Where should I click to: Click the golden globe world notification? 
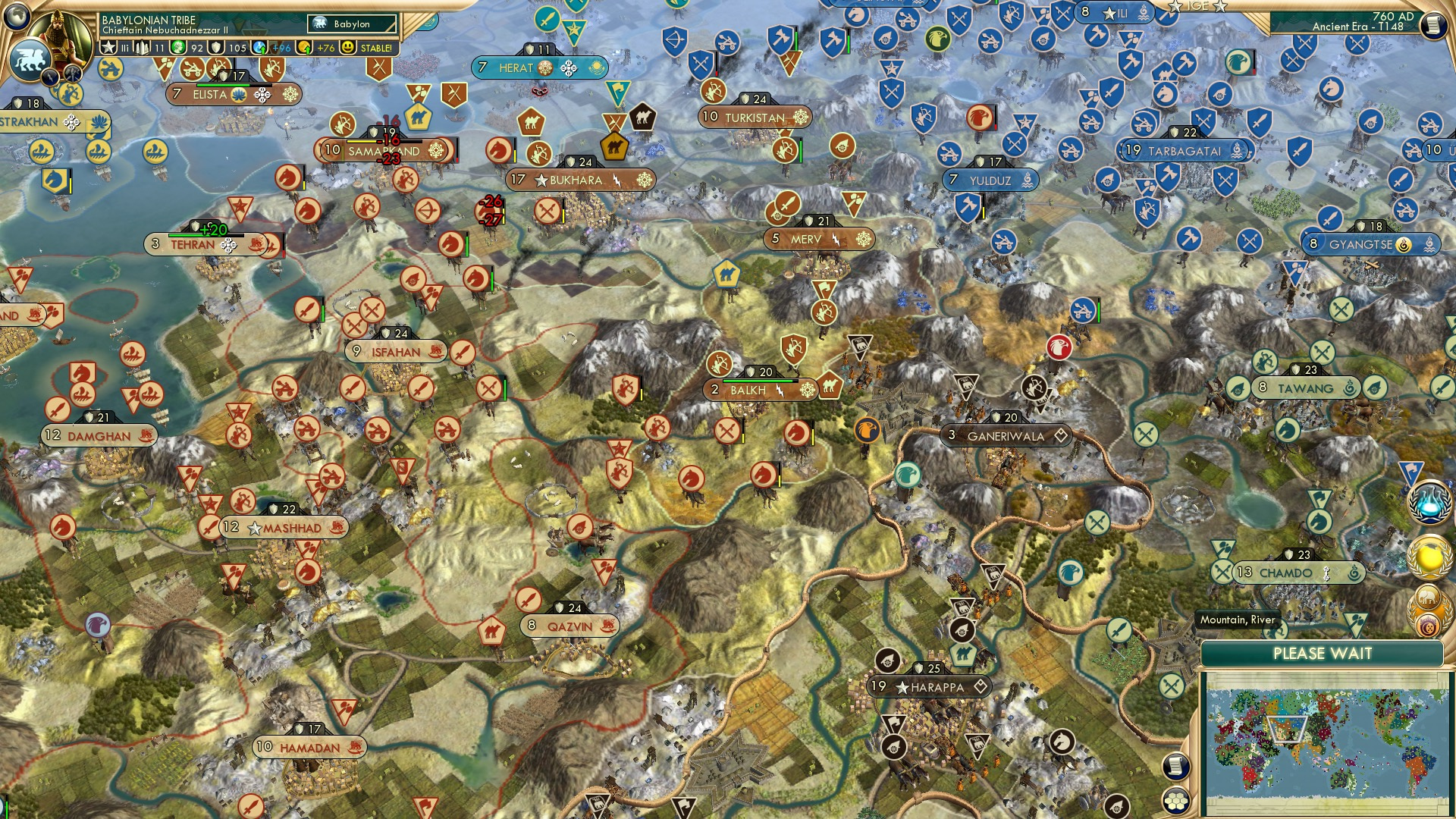click(1429, 556)
